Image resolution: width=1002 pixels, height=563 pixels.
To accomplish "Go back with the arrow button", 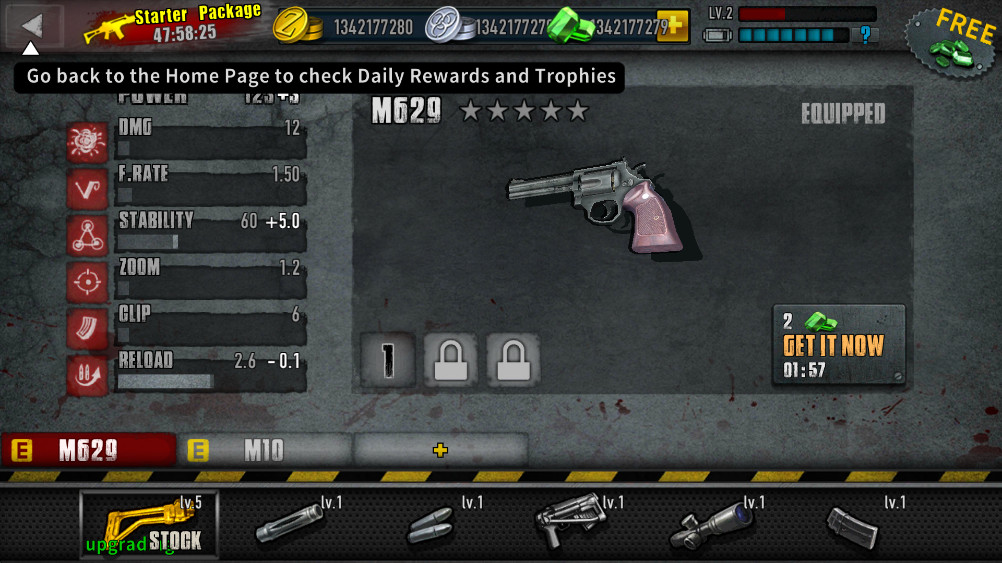I will click(33, 25).
